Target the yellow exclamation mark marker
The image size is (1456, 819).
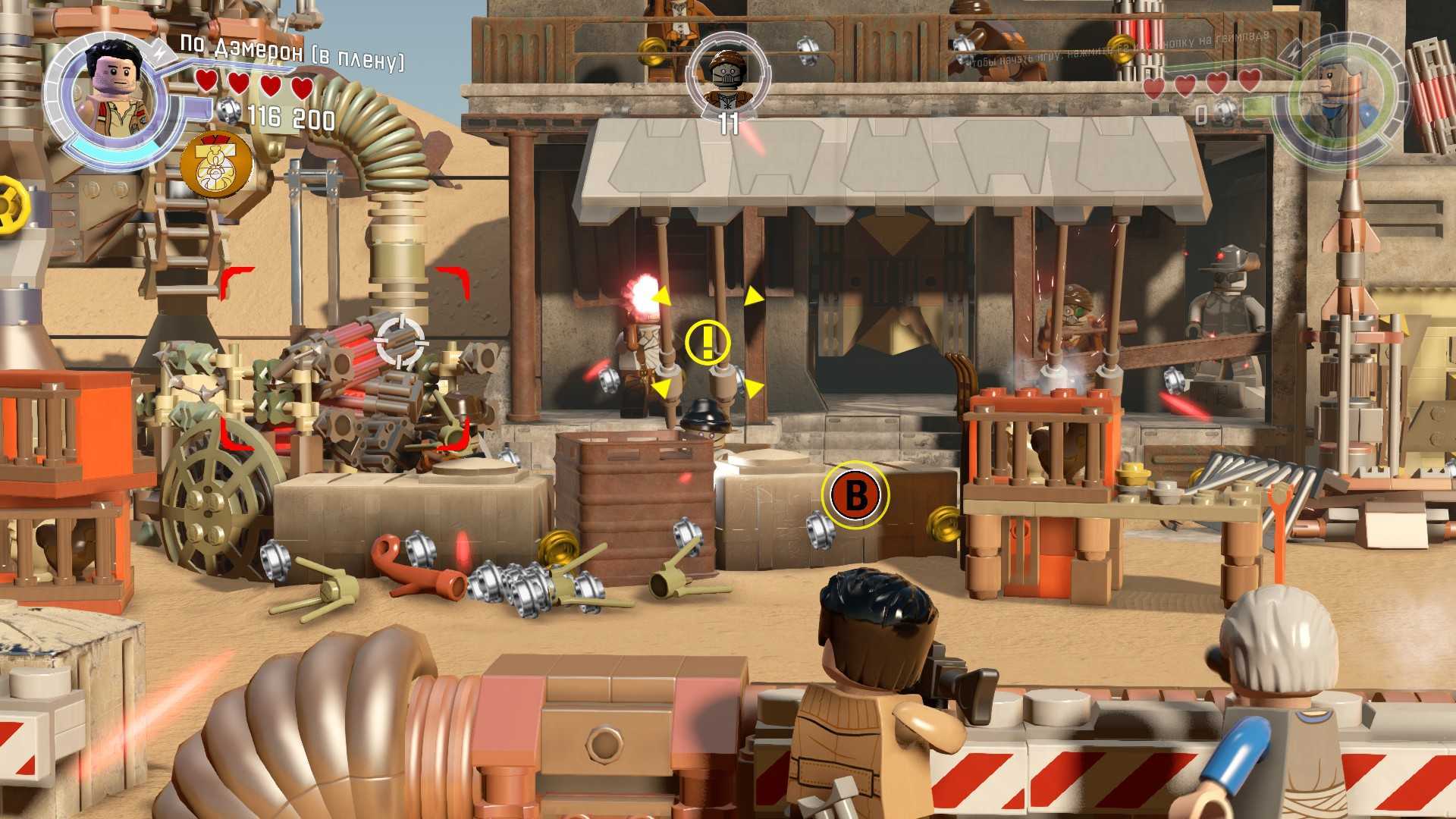[708, 341]
